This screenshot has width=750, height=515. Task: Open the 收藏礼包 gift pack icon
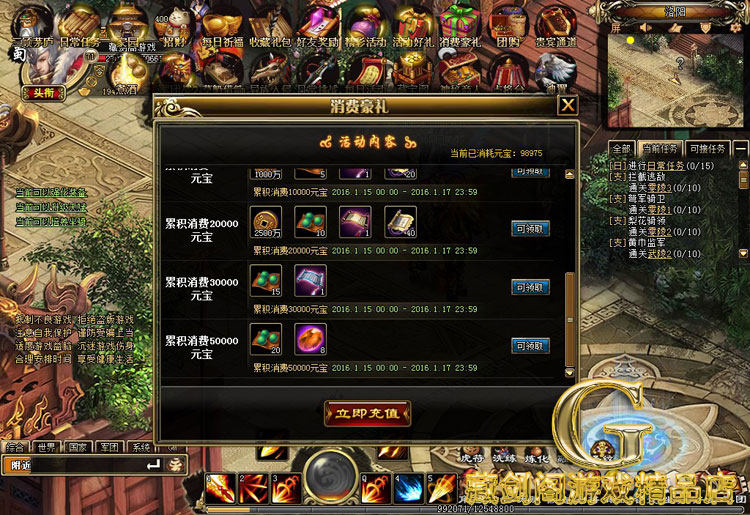pos(263,27)
